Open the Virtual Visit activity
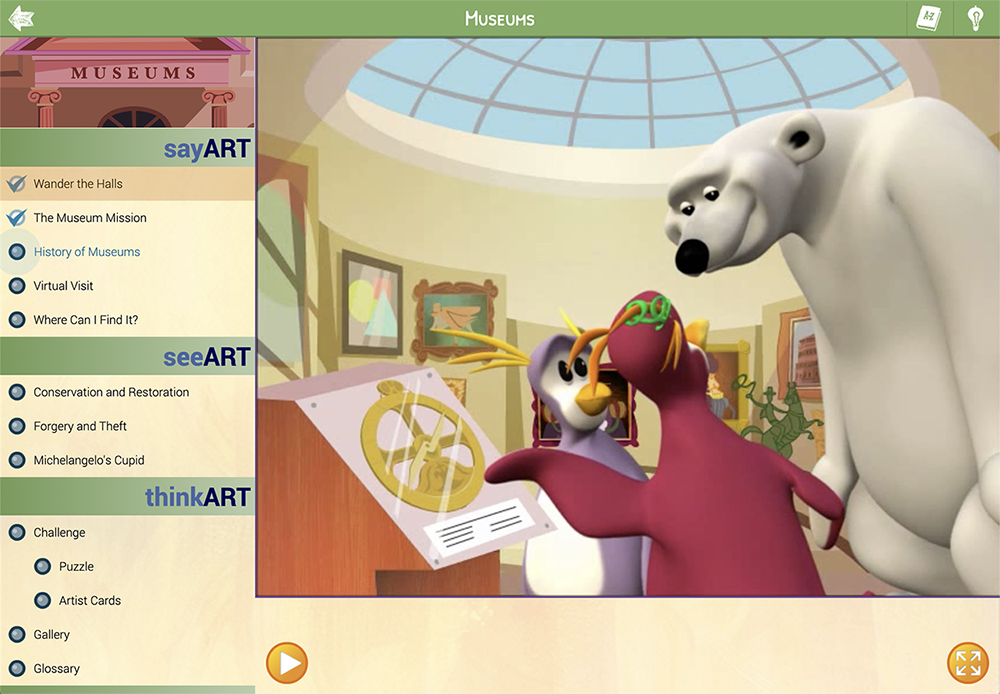 [x=63, y=286]
